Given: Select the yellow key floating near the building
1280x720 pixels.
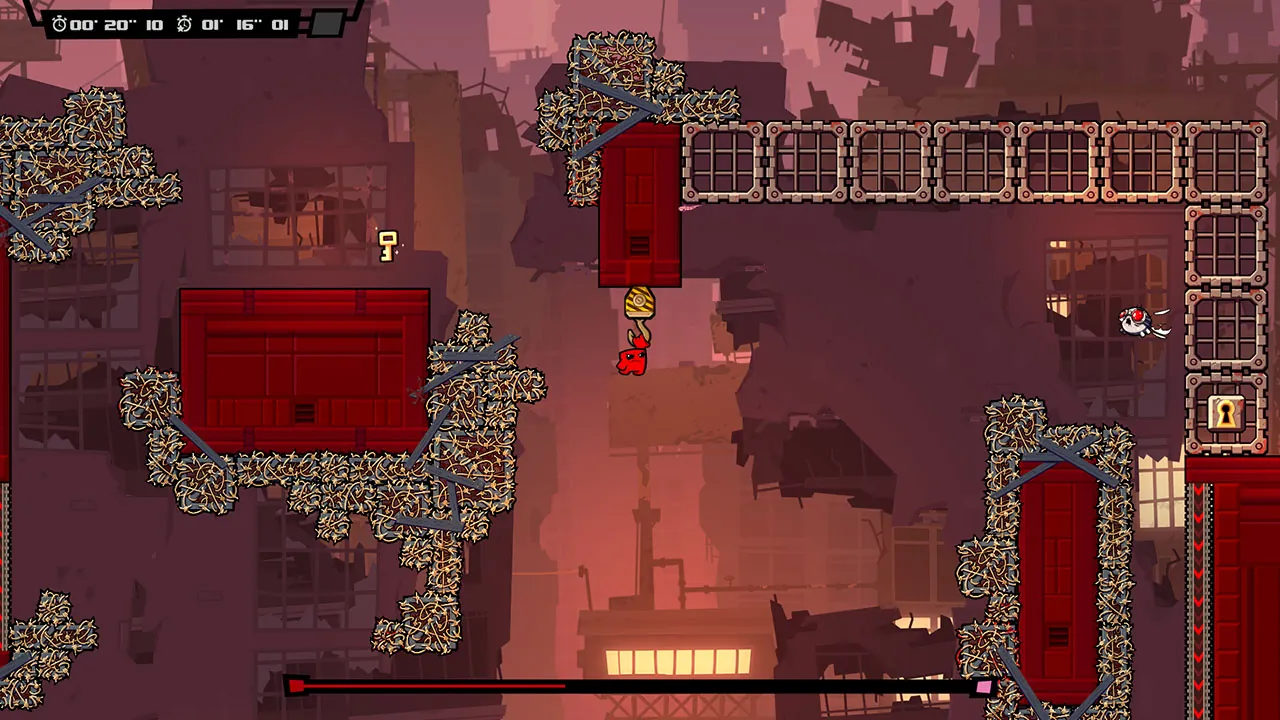Looking at the screenshot, I should pyautogui.click(x=388, y=245).
